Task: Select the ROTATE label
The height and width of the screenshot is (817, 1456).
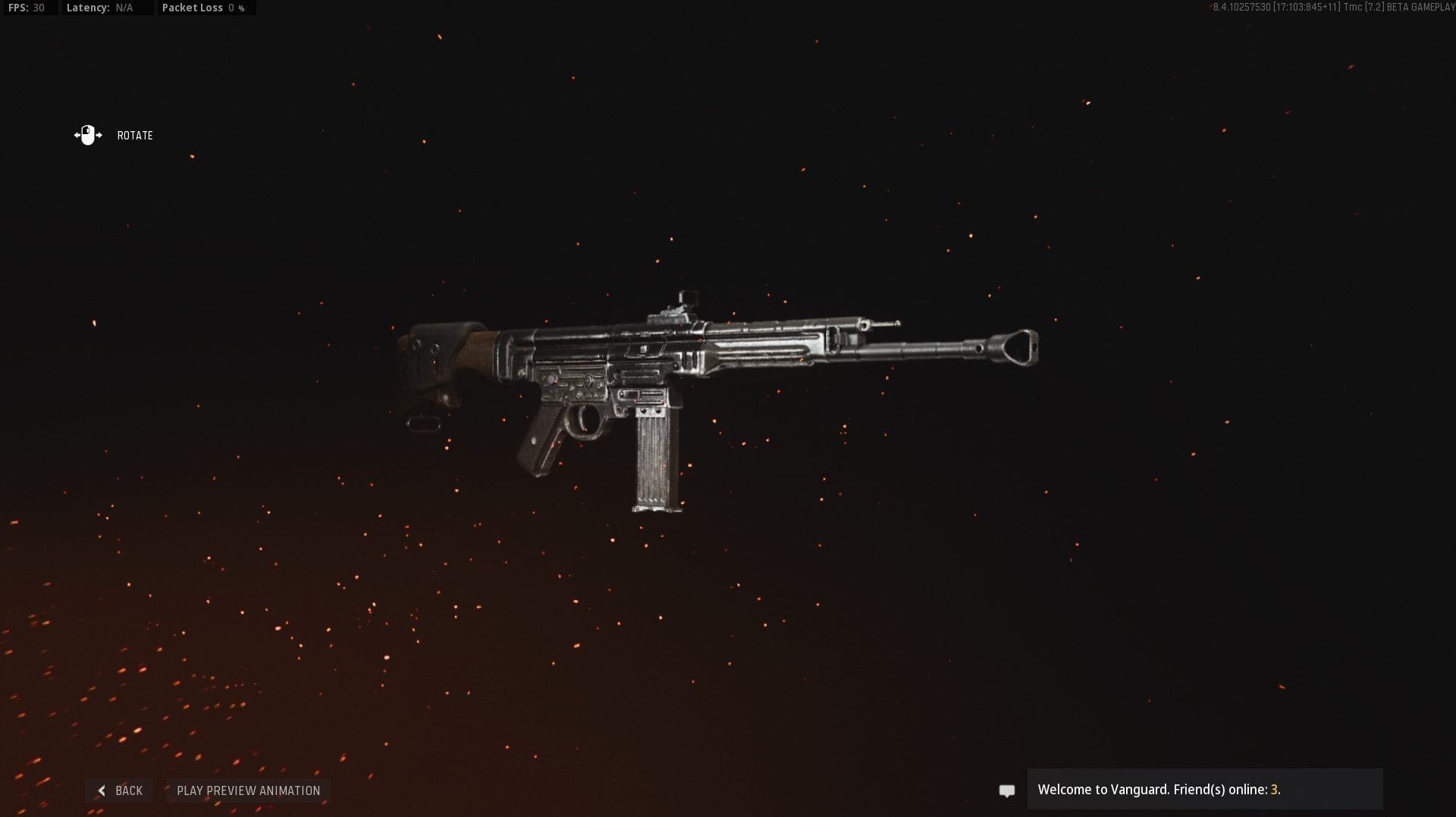Action: coord(135,136)
